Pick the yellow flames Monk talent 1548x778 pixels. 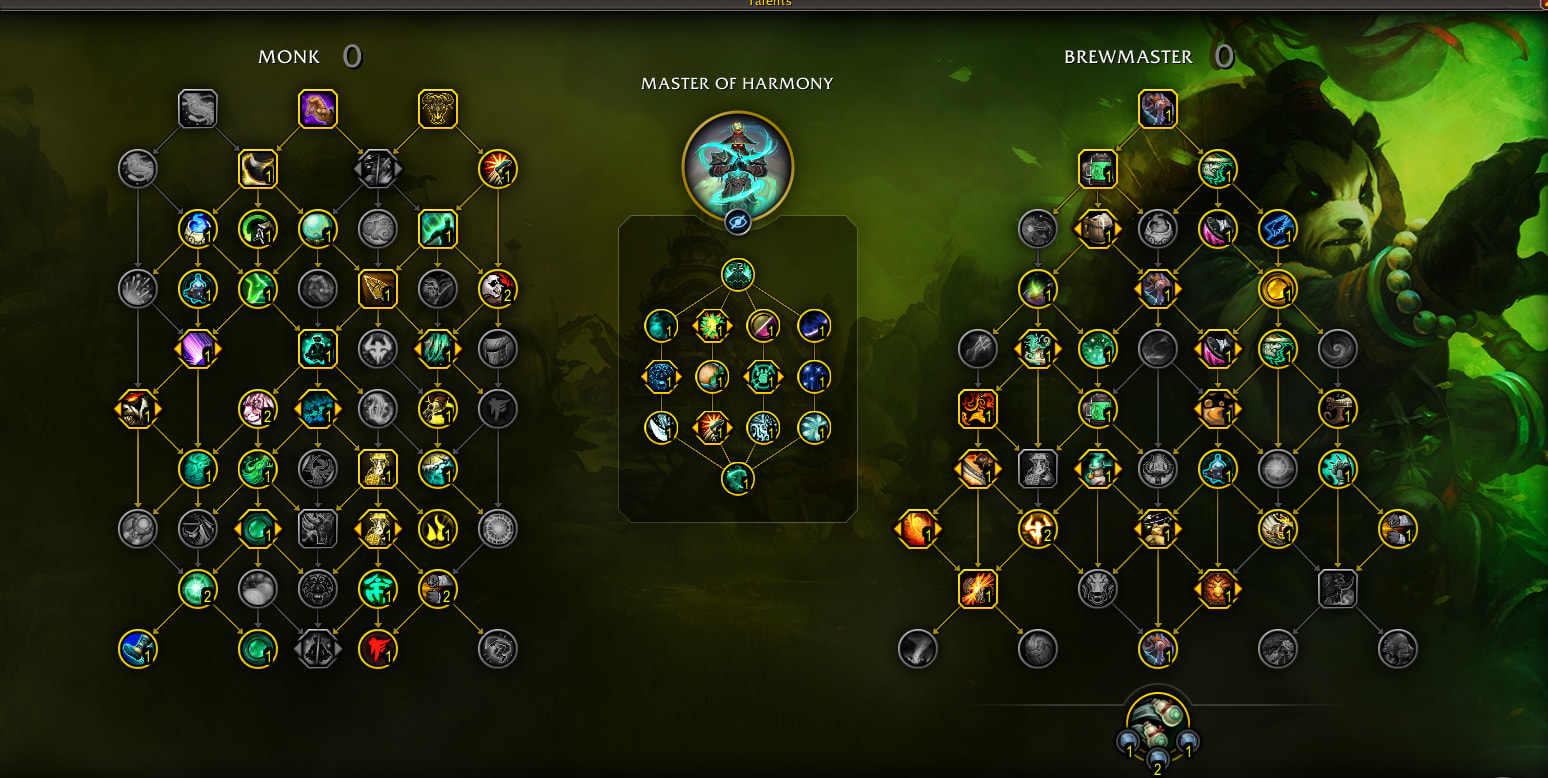(438, 529)
